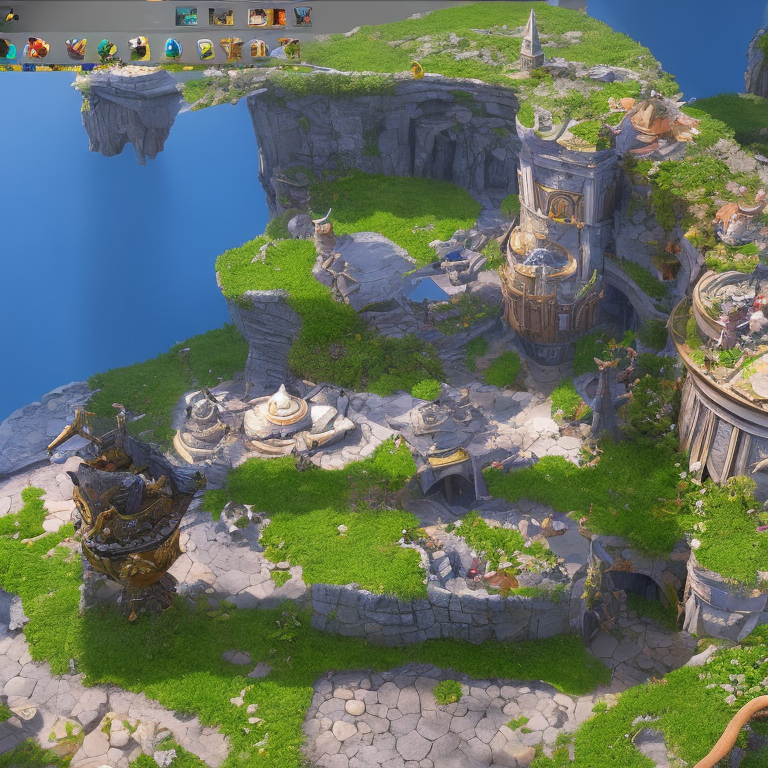Click the blue teardrop icon
The width and height of the screenshot is (768, 768).
click(172, 48)
